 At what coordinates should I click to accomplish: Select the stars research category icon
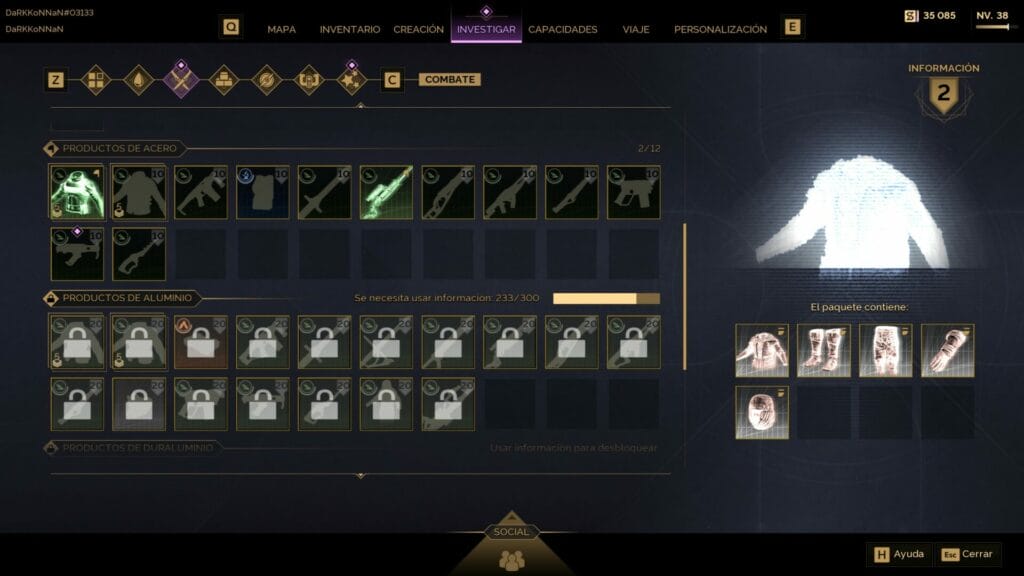[x=351, y=80]
